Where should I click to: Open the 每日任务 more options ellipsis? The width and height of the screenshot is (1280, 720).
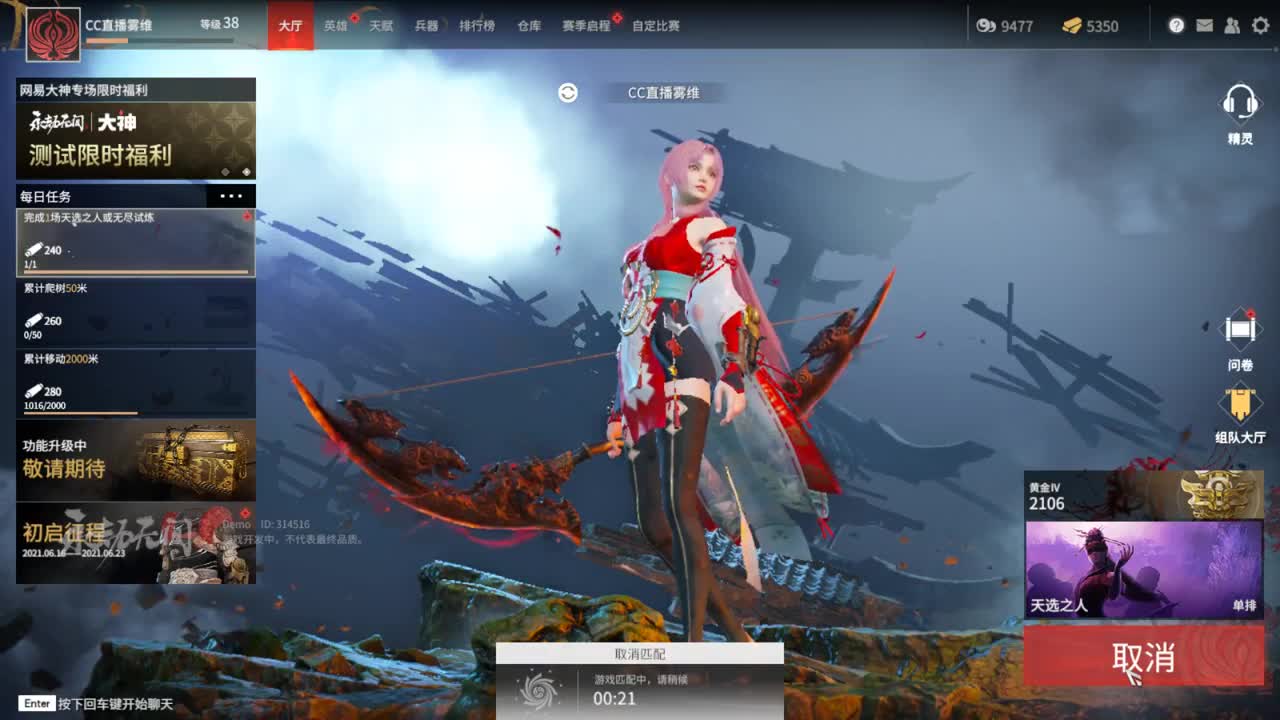point(232,196)
